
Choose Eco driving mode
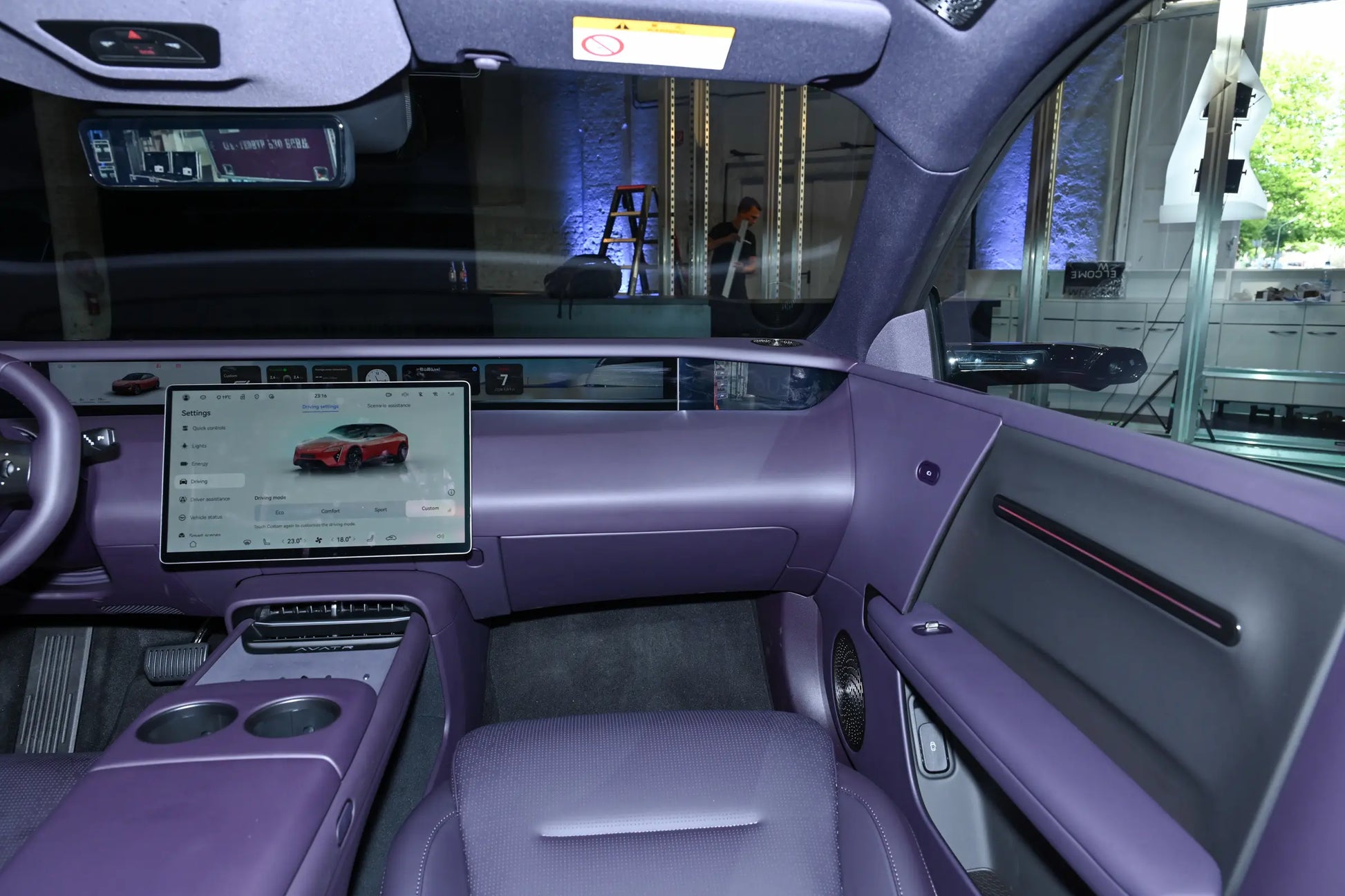point(280,512)
